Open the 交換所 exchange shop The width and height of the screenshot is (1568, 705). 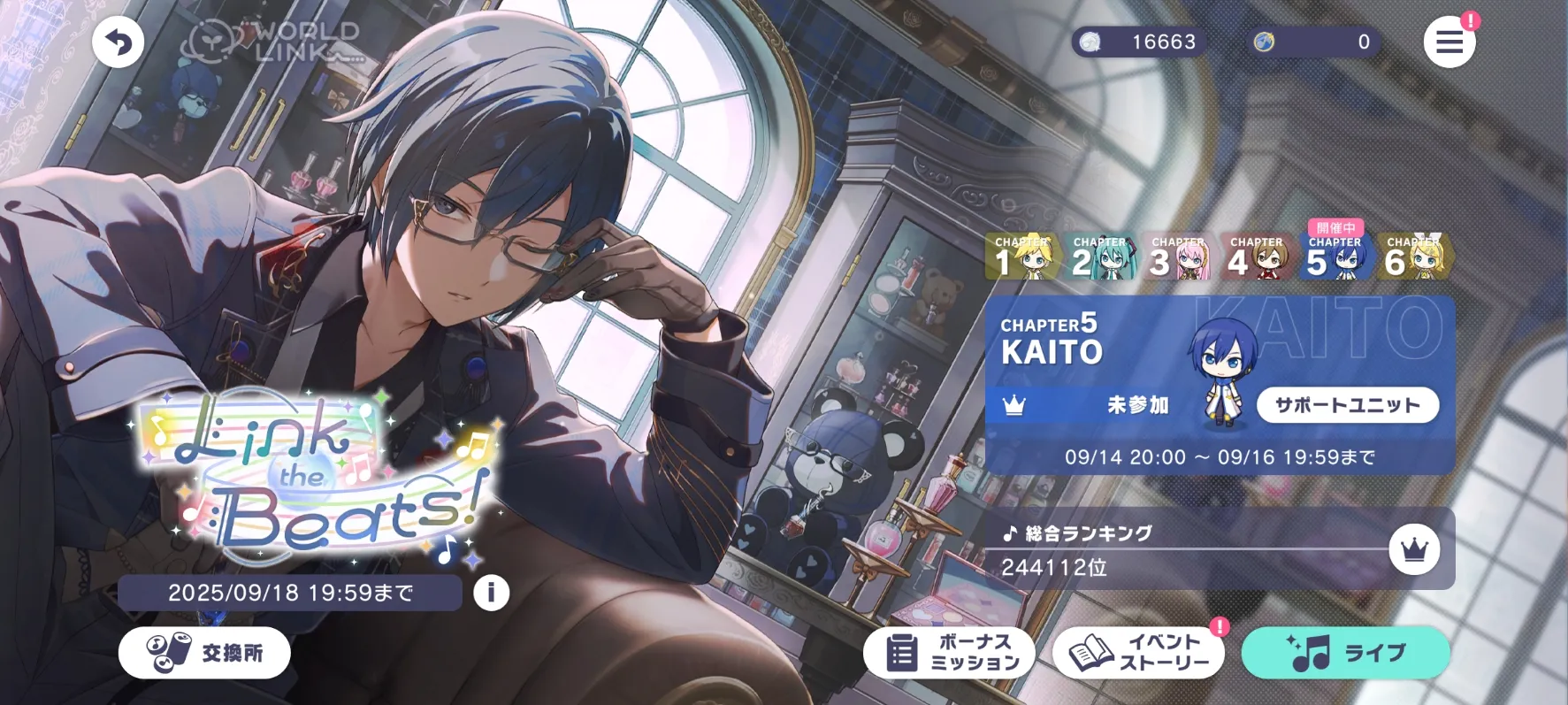[x=204, y=653]
